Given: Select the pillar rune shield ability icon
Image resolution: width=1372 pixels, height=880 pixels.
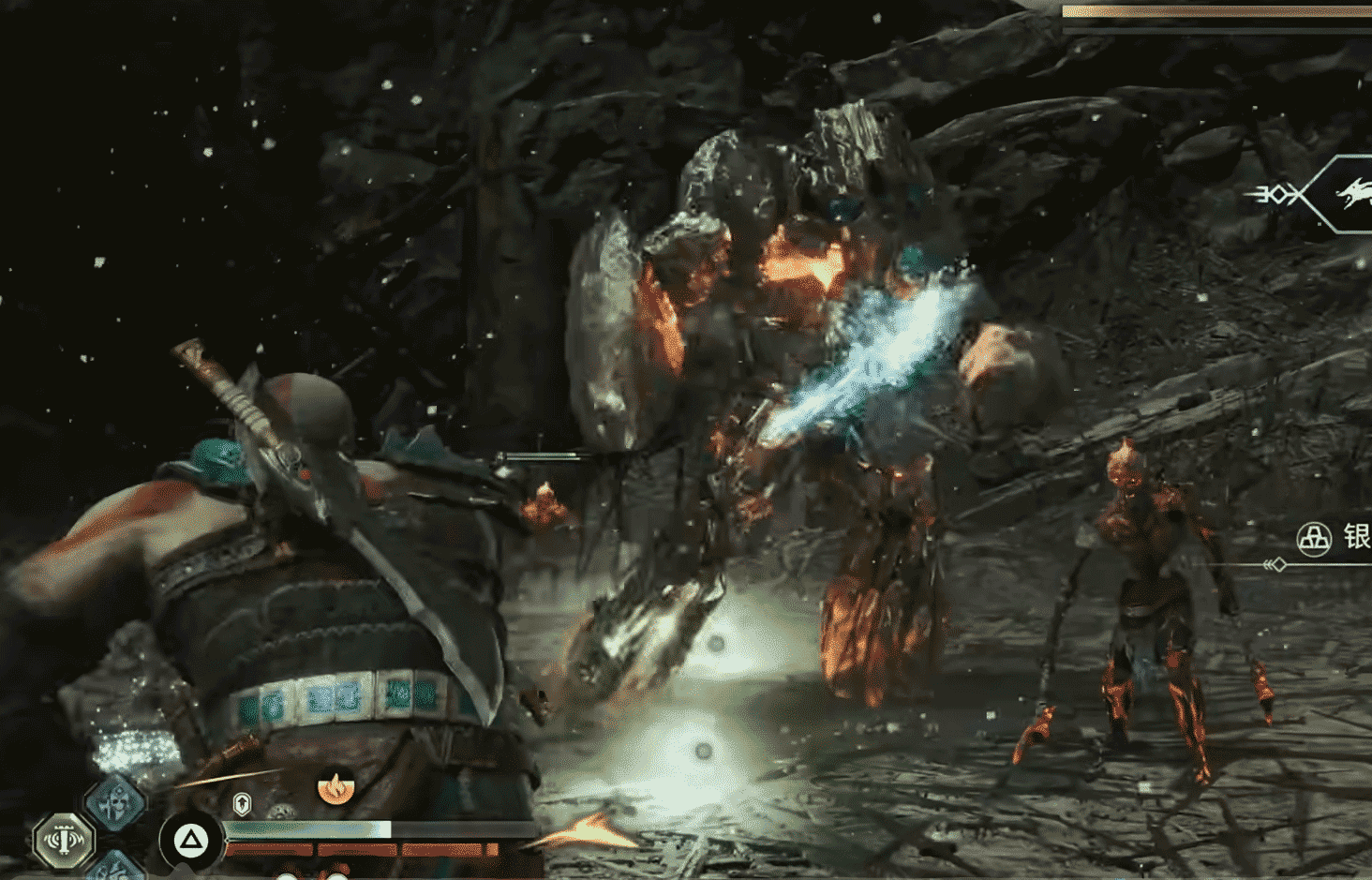Looking at the screenshot, I should [64, 839].
